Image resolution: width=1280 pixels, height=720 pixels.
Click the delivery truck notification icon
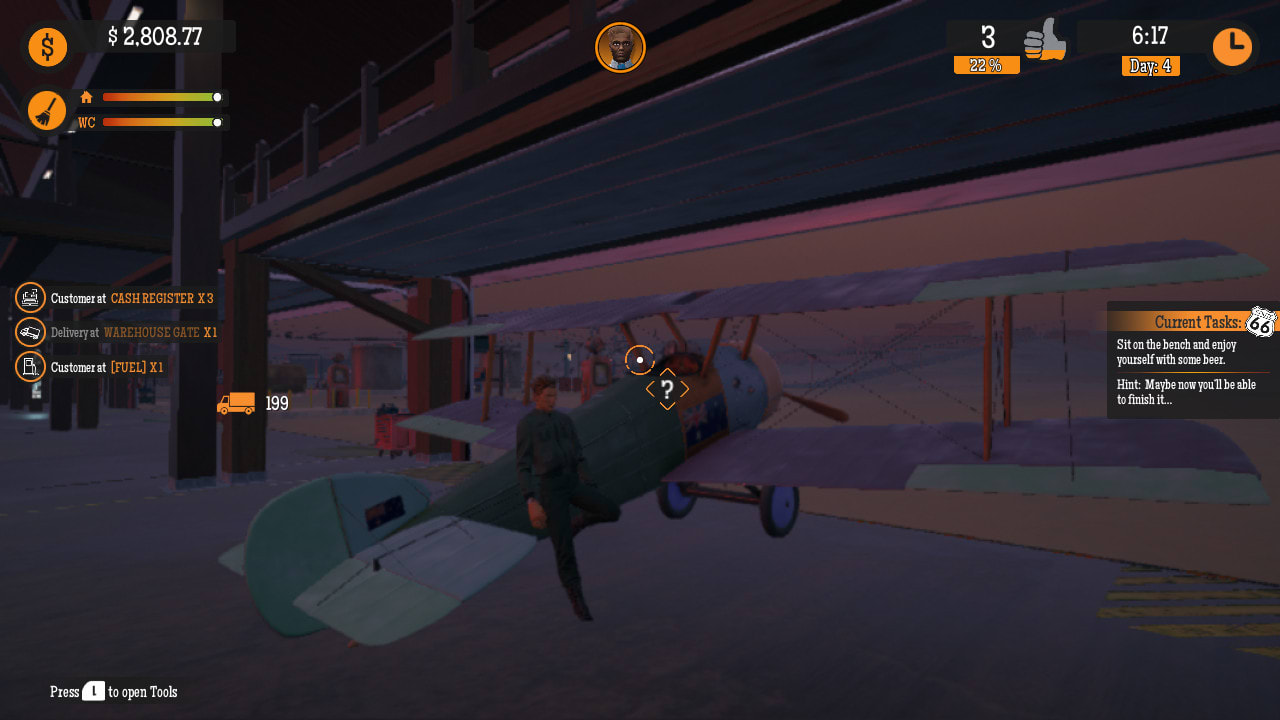click(29, 332)
